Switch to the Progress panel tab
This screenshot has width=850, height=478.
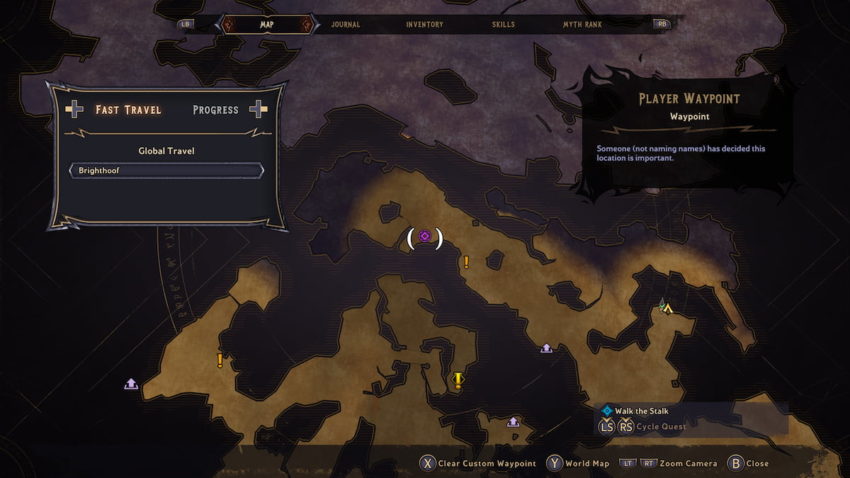click(x=215, y=110)
